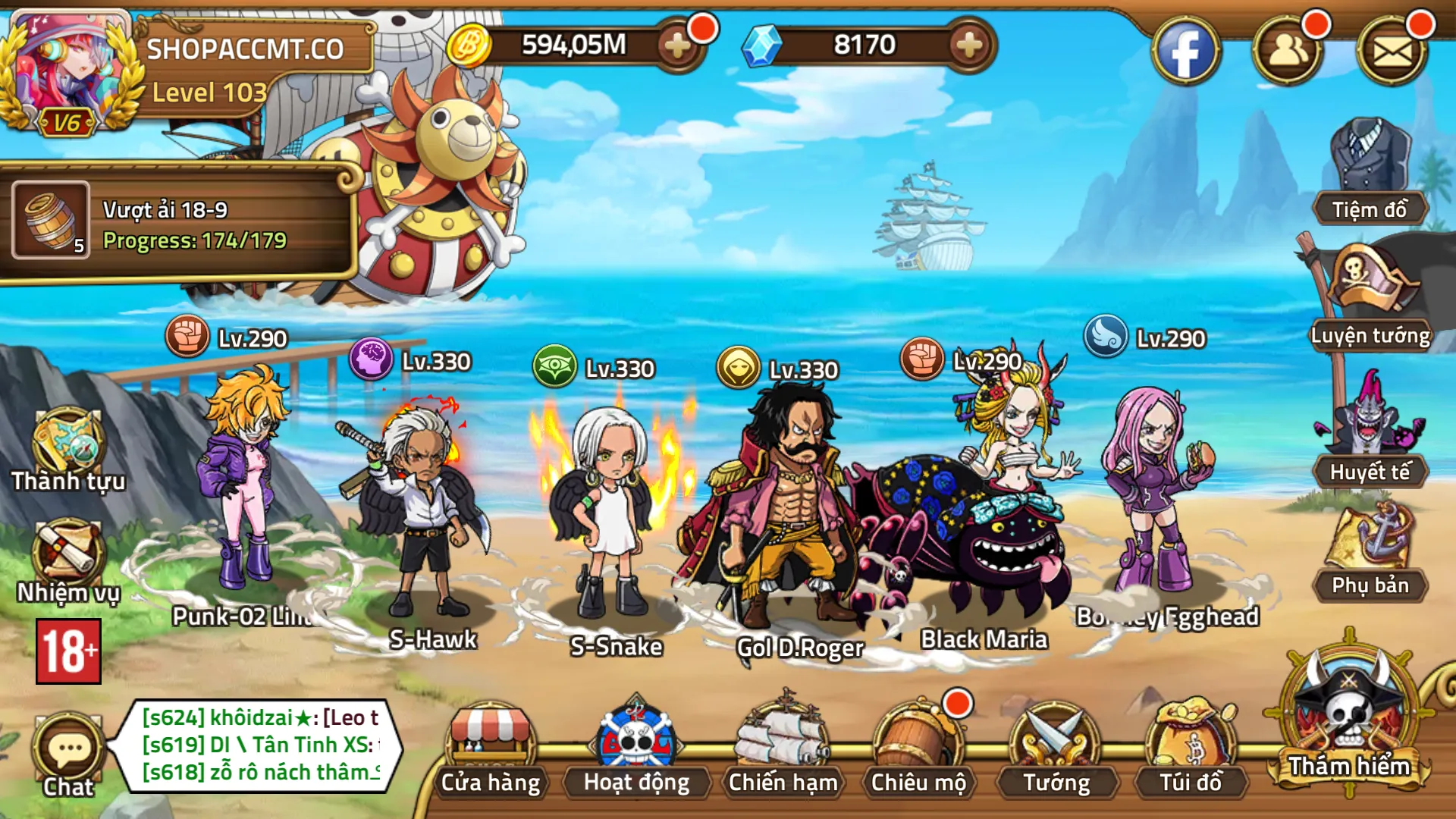Open the Tướng heroes menu
Screen dimensions: 1456x819
pyautogui.click(x=1056, y=751)
